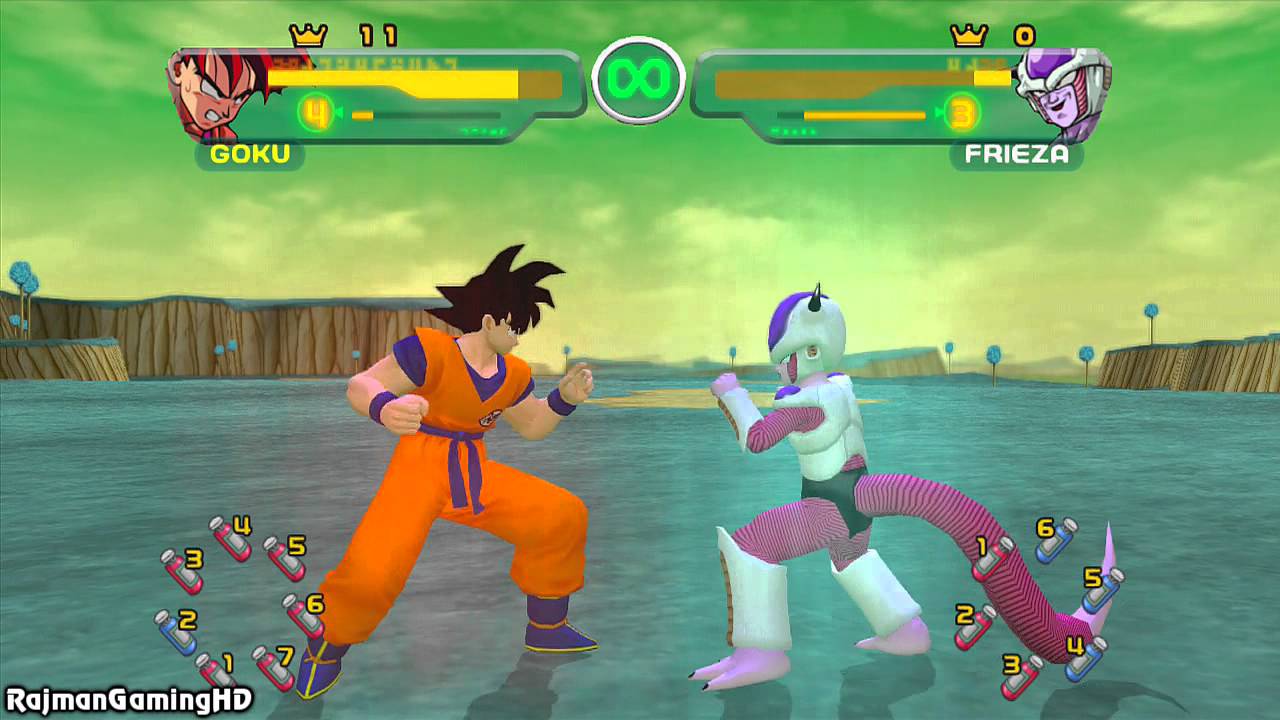Choose Frieza's blue capsule number 4
Viewport: 1280px width, 720px height.
(x=1085, y=657)
